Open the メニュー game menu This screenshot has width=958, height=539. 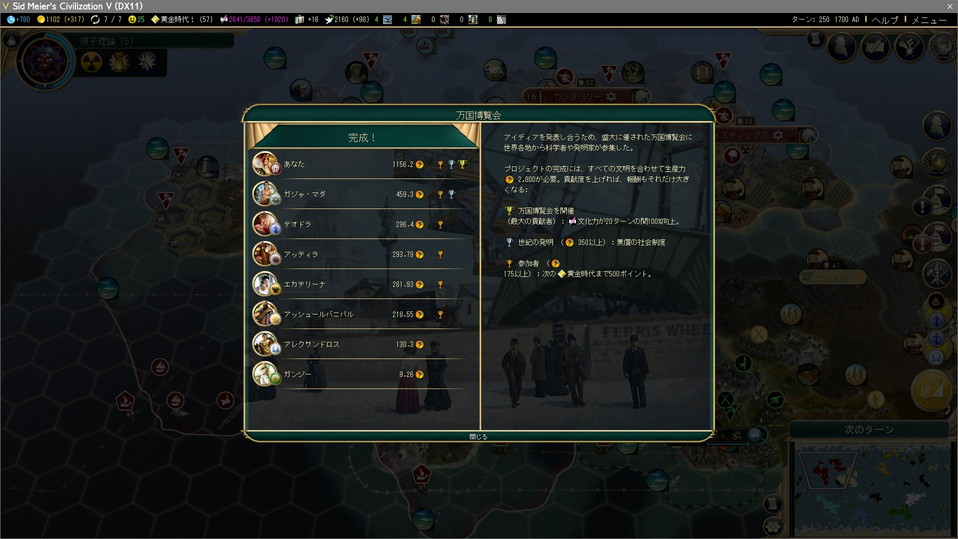pos(929,20)
